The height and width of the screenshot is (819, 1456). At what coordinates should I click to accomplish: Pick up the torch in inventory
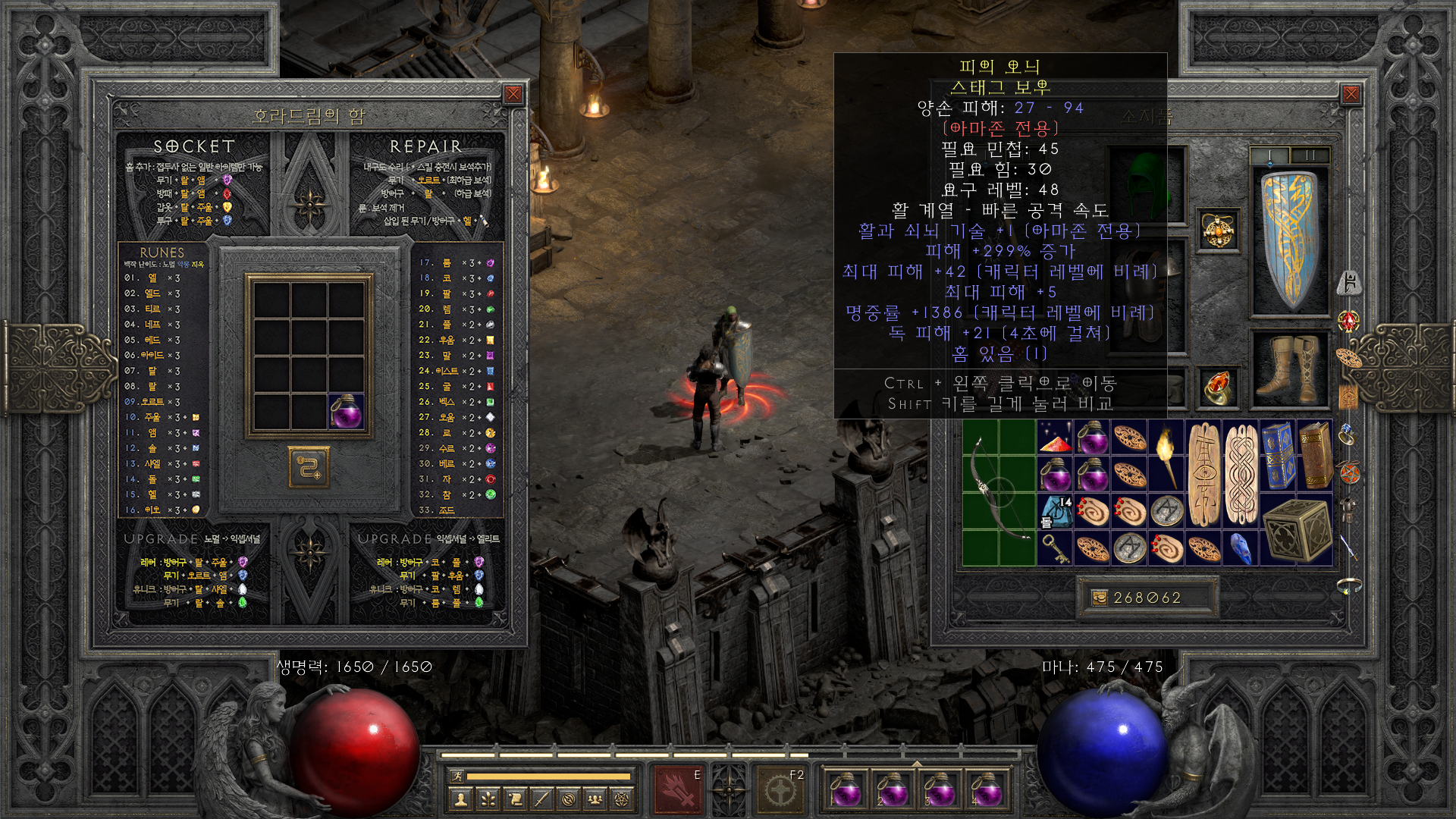(x=1166, y=455)
